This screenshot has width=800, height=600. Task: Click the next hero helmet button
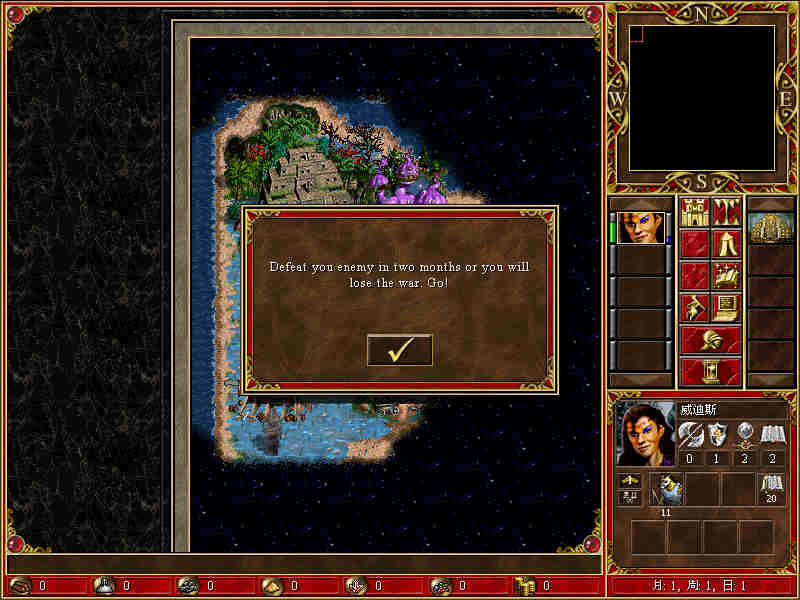710,339
